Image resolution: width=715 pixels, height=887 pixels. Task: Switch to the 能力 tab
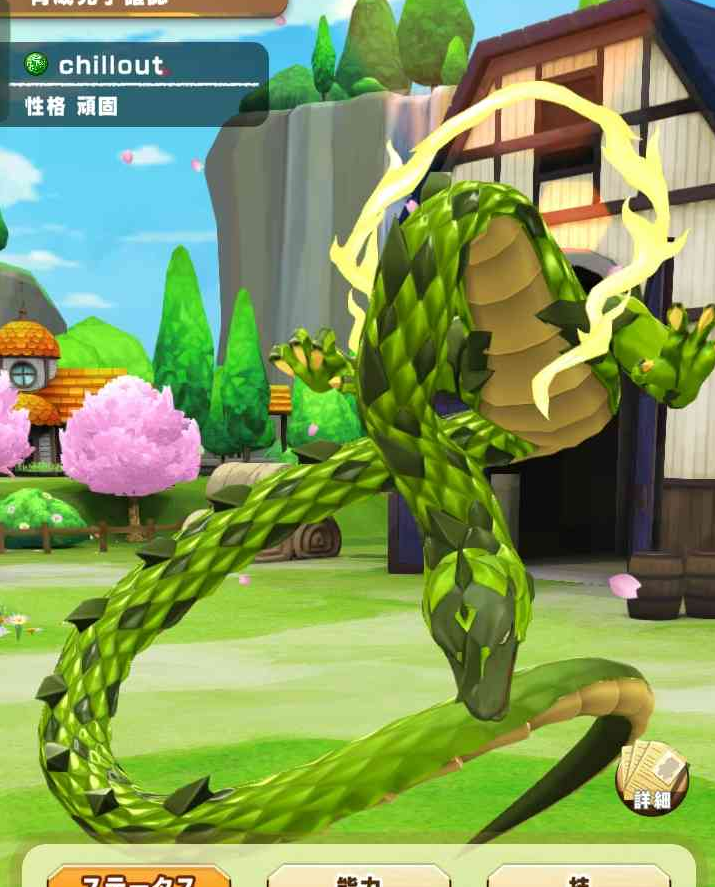pyautogui.click(x=359, y=877)
